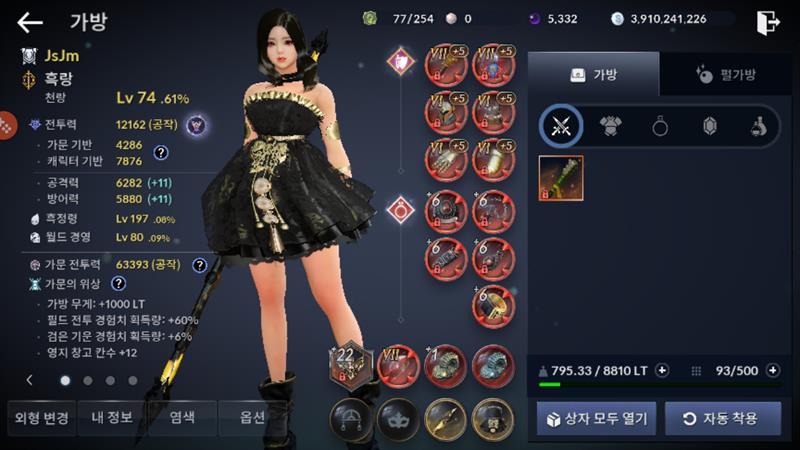Select the level 22 equipment slot
This screenshot has height=450, width=800.
pos(349,365)
